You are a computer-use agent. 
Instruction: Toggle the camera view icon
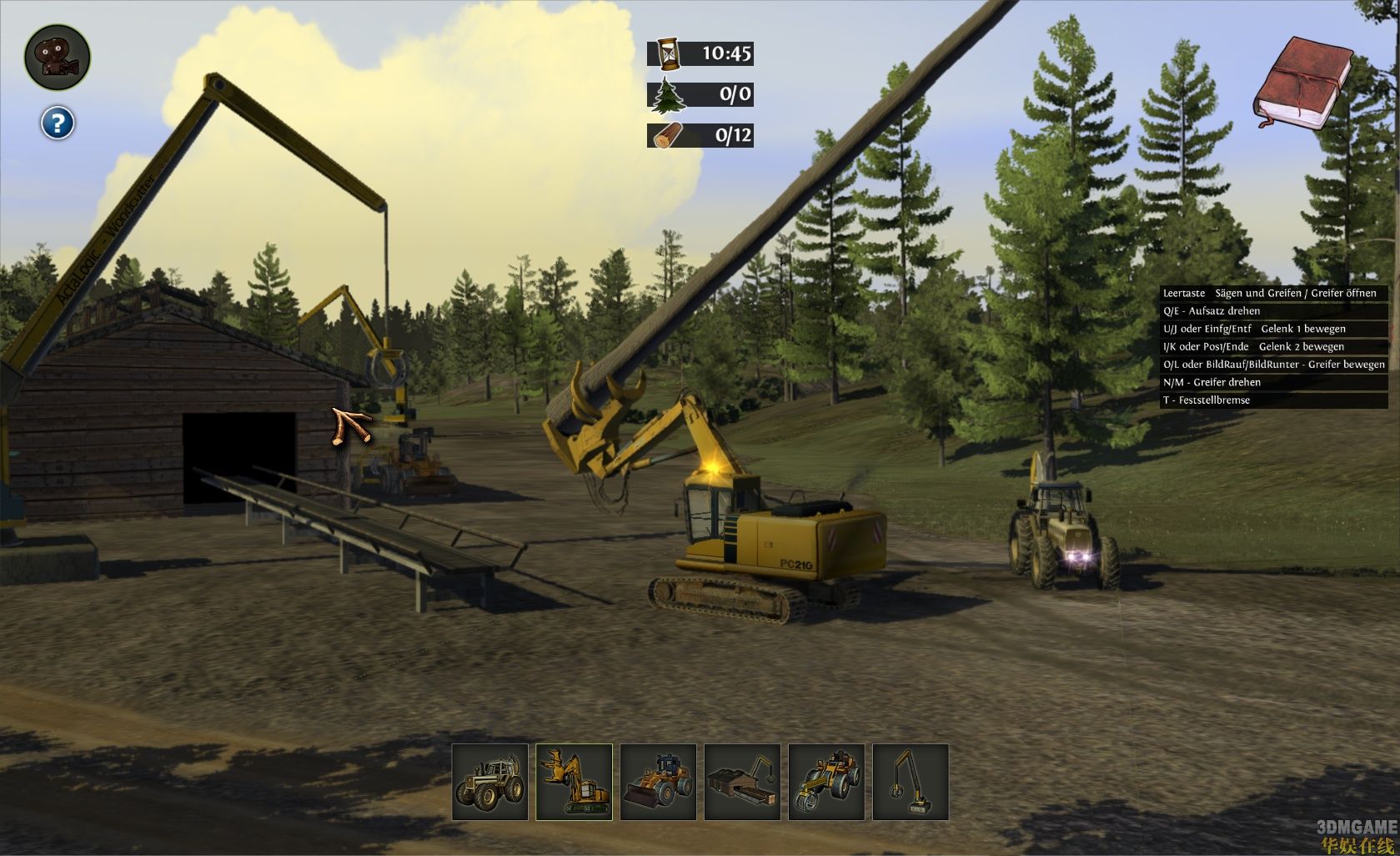pos(57,57)
